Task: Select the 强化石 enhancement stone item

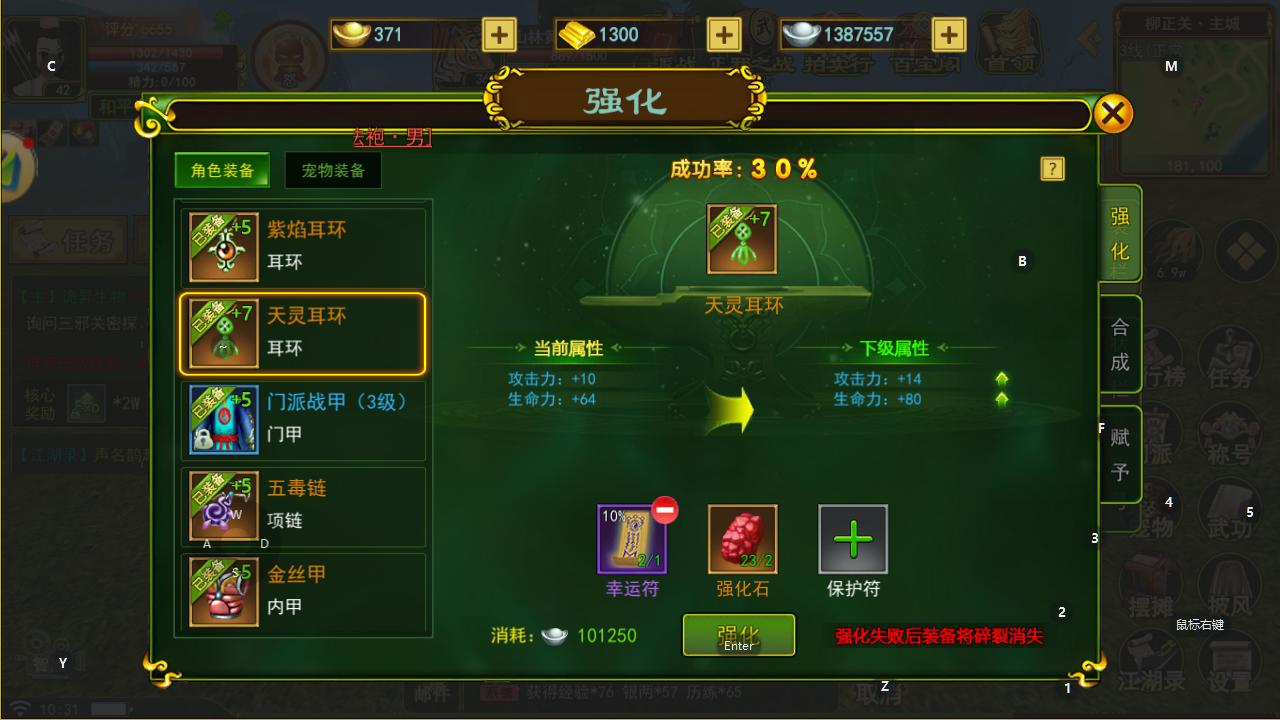Action: click(x=741, y=540)
